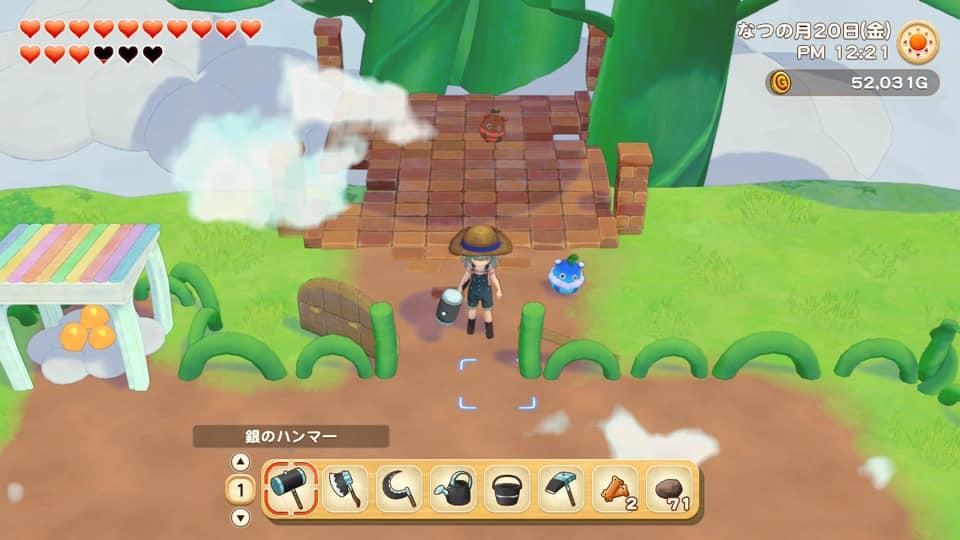
Task: Select the watering can slot
Action: pyautogui.click(x=453, y=489)
